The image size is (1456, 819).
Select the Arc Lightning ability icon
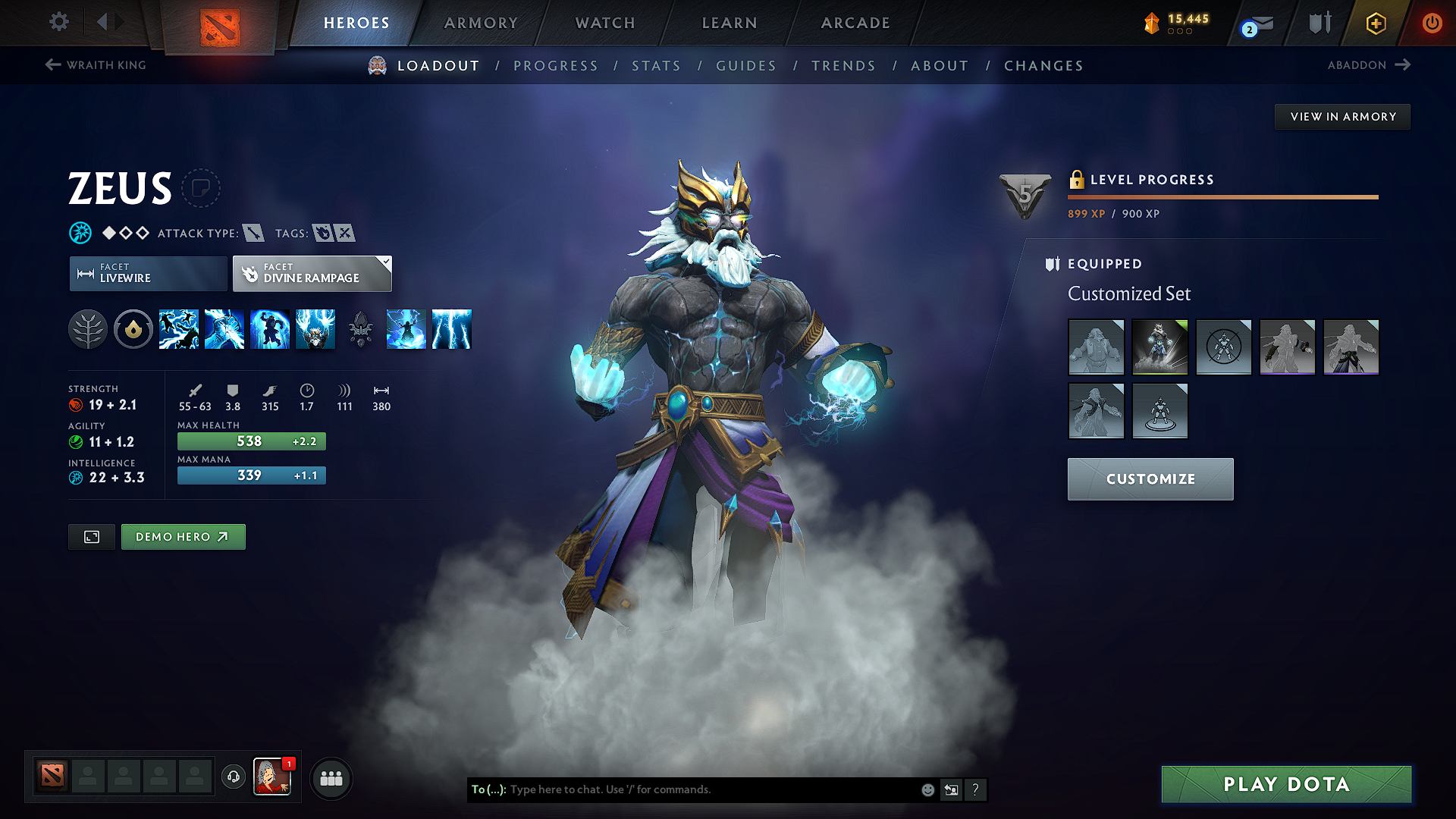coord(179,329)
